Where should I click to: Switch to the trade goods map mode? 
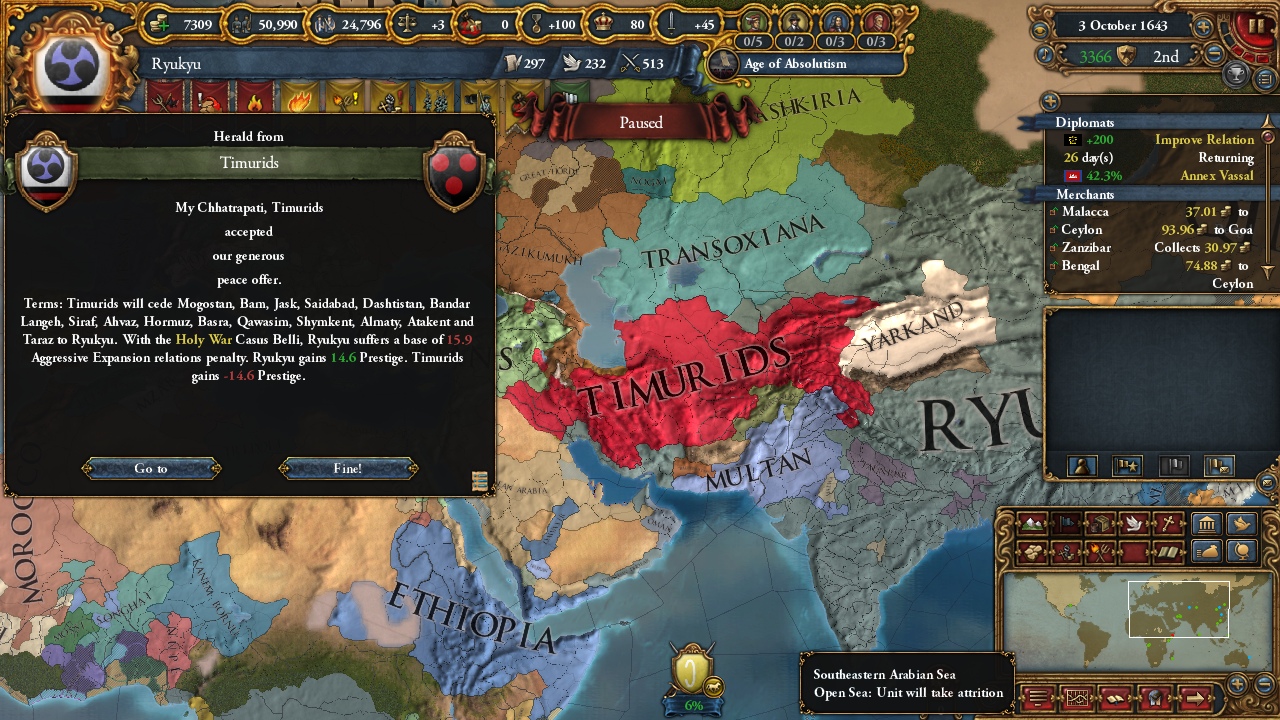pyautogui.click(x=1102, y=524)
